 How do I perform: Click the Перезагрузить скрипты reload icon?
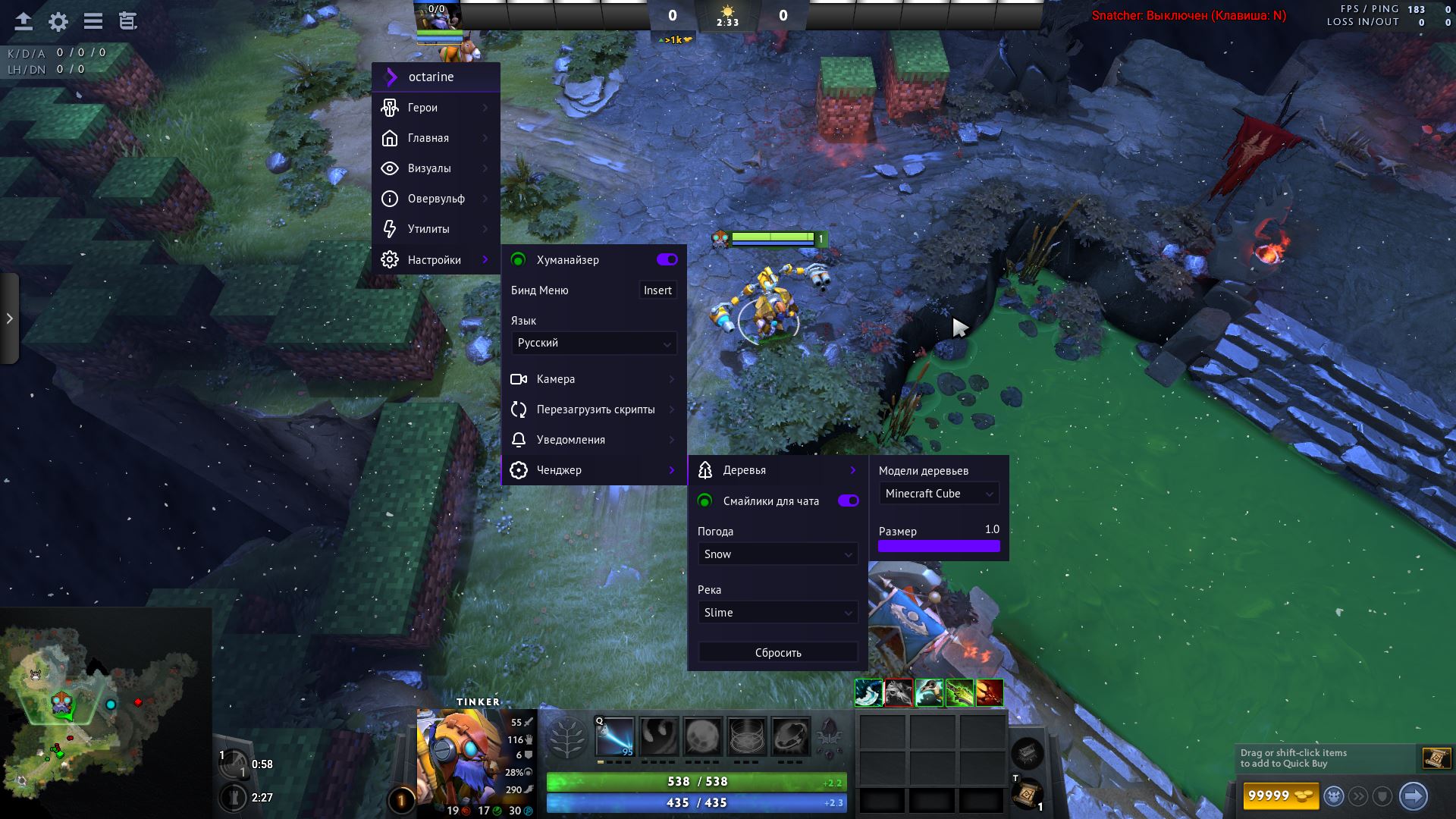(x=519, y=409)
